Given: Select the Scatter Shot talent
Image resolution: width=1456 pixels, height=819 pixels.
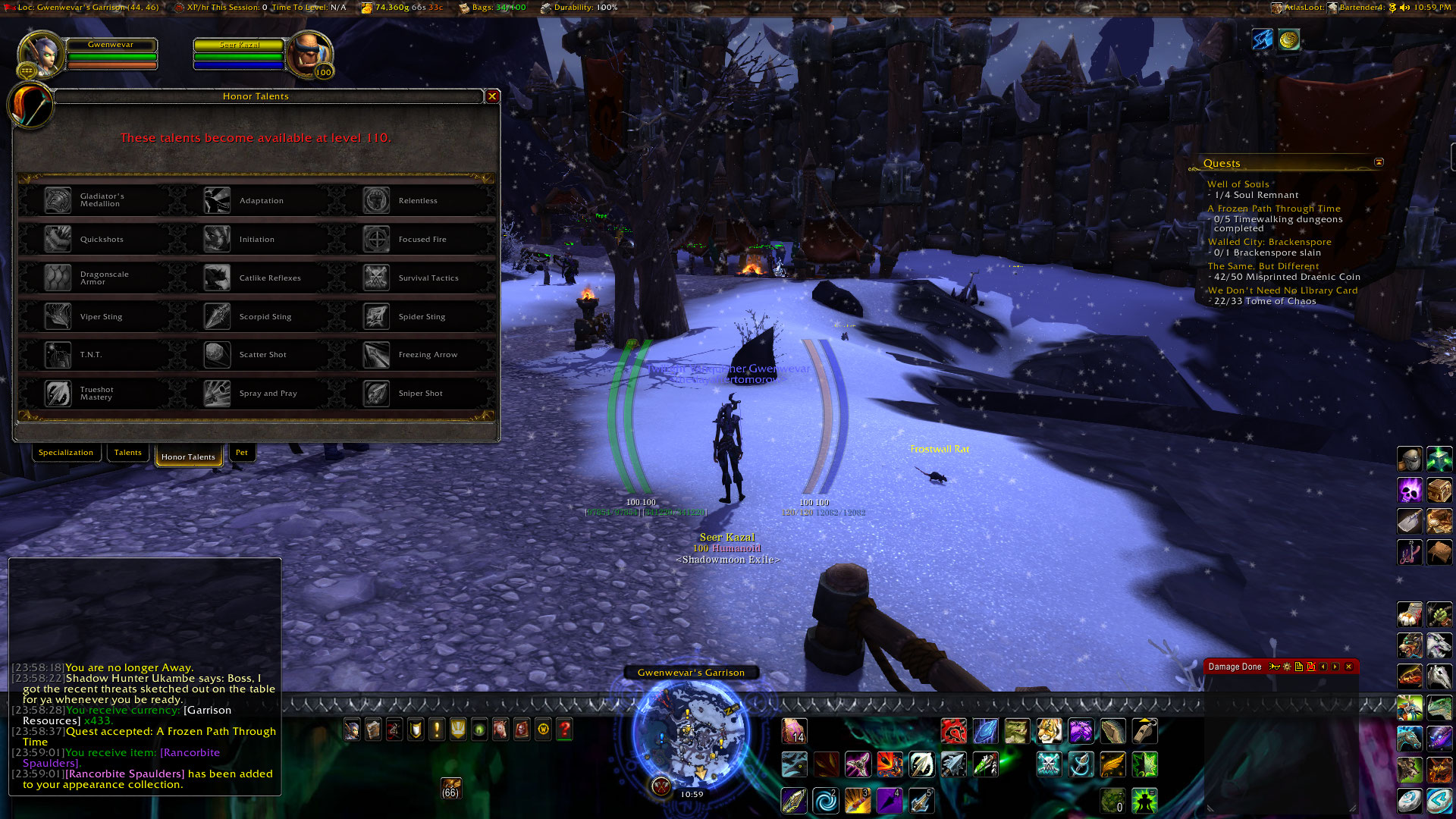Looking at the screenshot, I should (x=218, y=354).
